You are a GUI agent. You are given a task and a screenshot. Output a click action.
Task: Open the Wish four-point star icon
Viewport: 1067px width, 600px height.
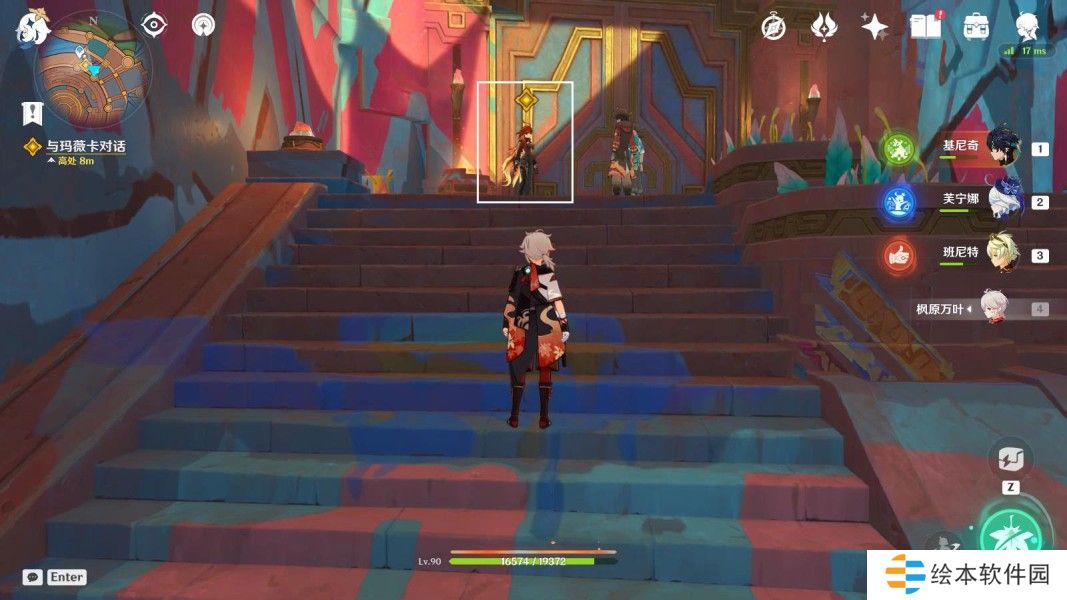tap(874, 27)
